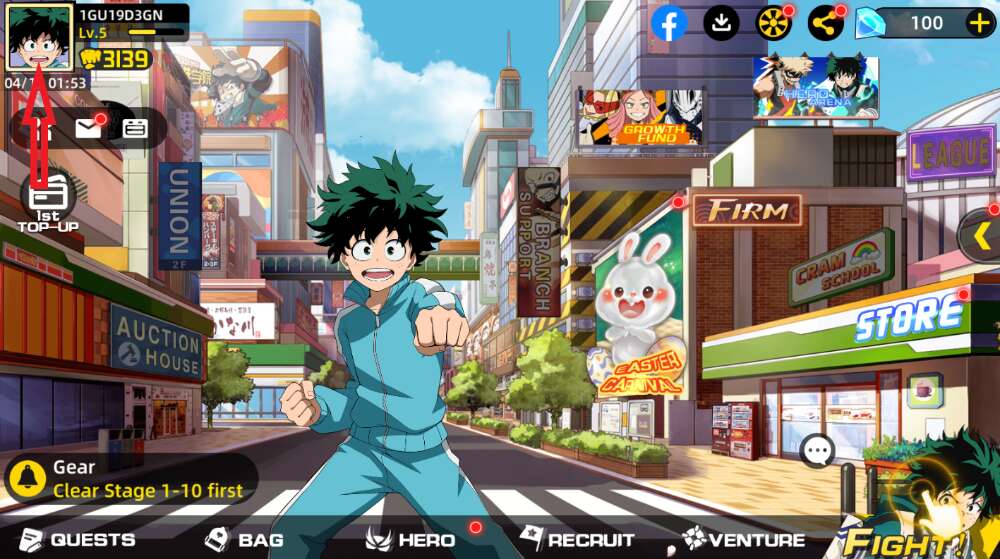
Task: Expand the side panel arrow
Action: pyautogui.click(x=981, y=236)
